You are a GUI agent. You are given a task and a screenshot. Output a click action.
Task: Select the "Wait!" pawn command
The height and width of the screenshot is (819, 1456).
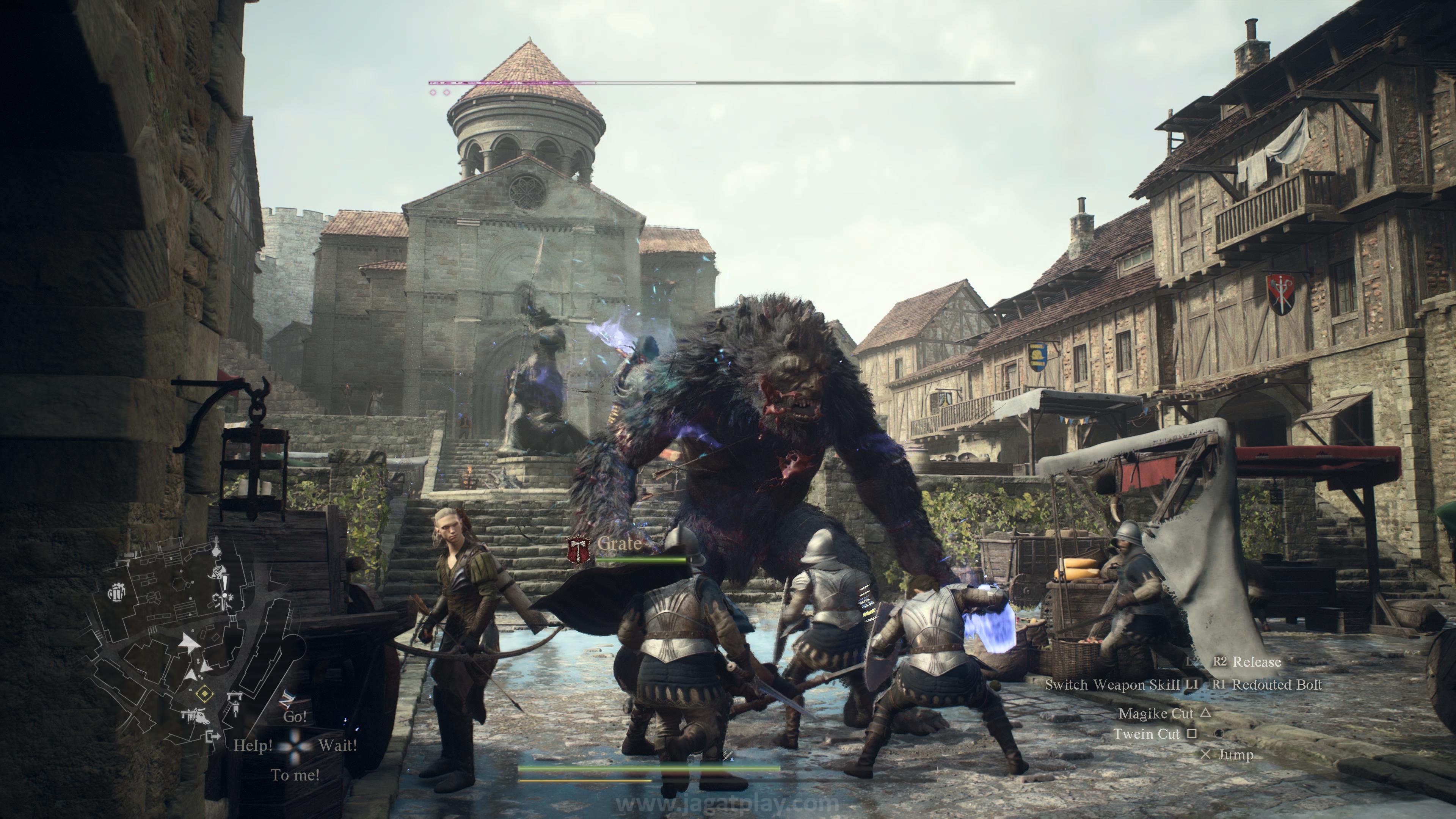(x=337, y=745)
